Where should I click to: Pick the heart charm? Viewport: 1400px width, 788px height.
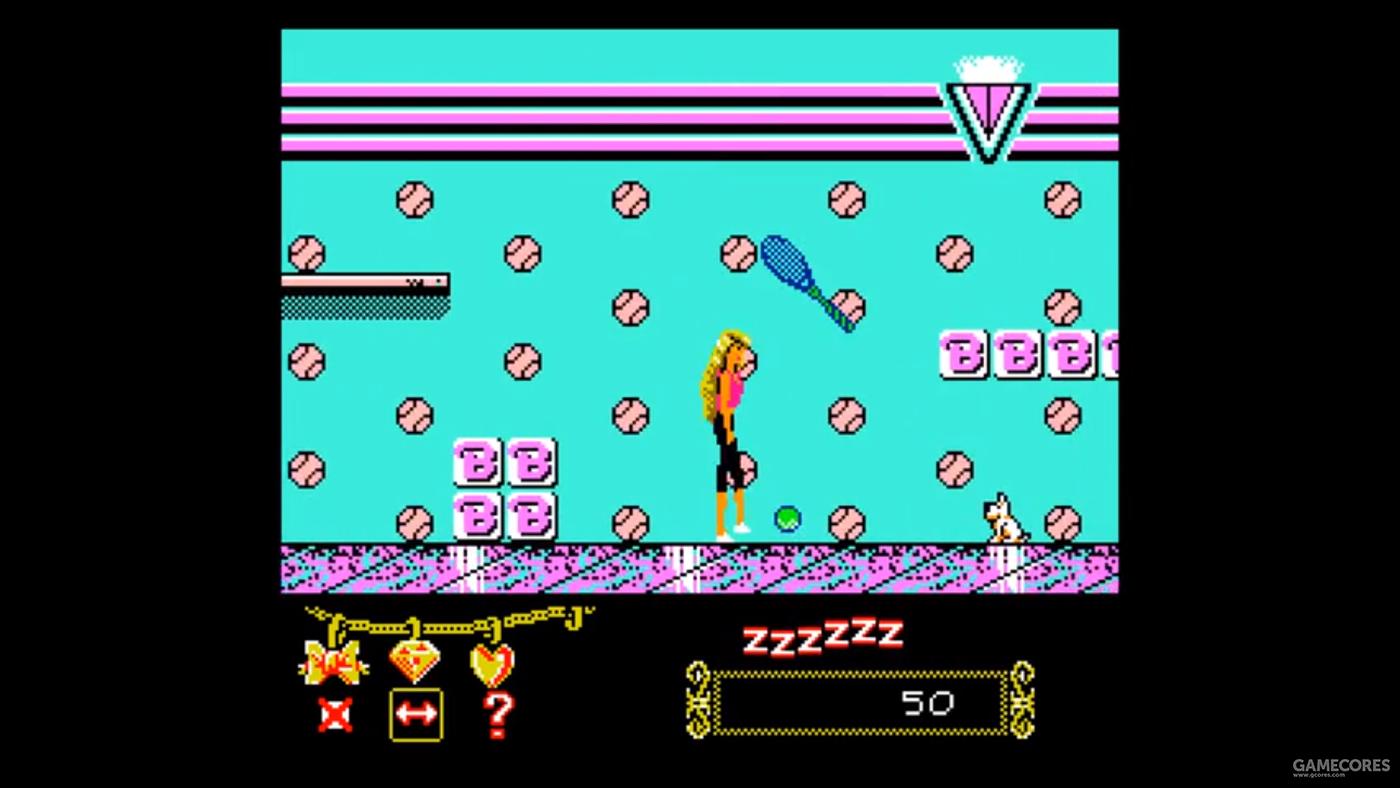[x=492, y=663]
